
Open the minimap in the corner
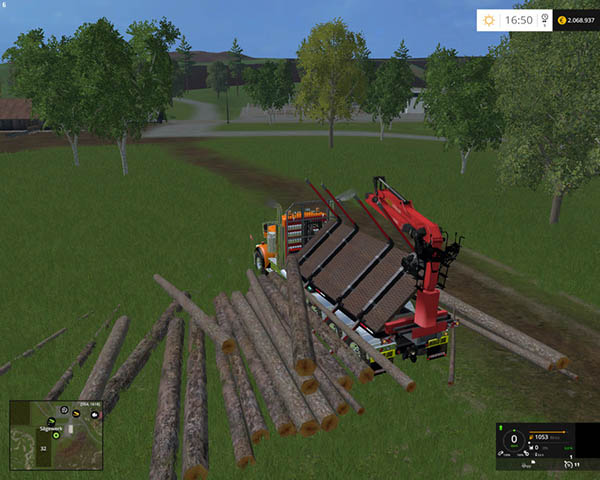click(56, 435)
